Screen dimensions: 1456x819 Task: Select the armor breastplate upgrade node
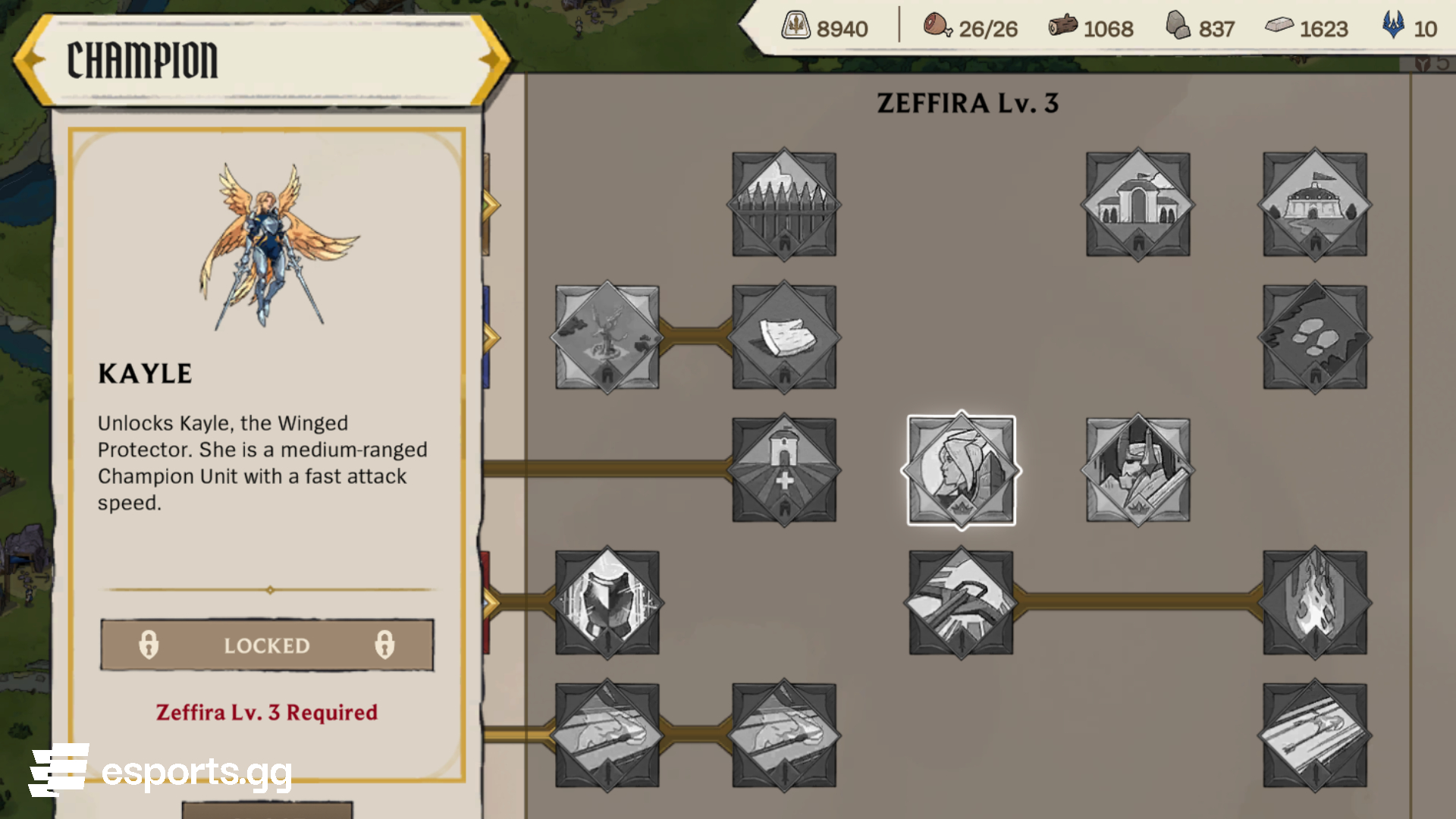point(607,603)
